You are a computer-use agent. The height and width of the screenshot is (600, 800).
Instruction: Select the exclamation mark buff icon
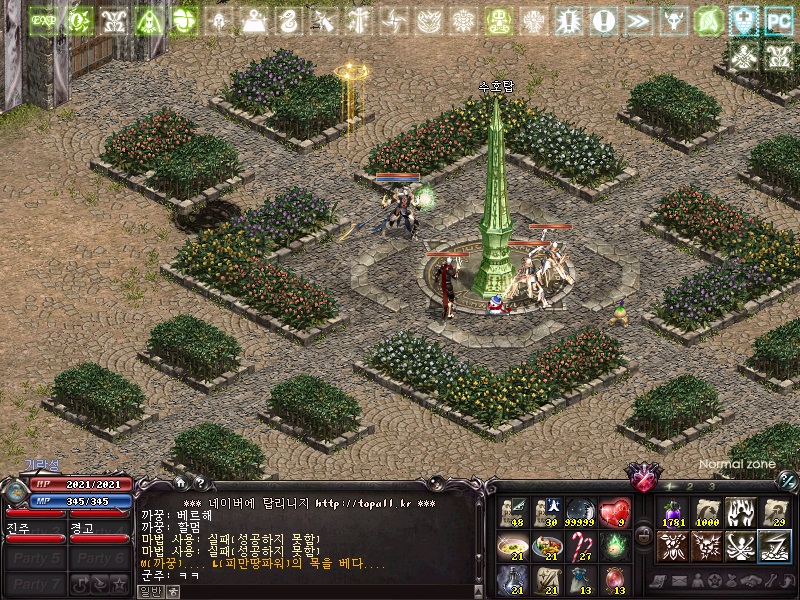coord(603,20)
